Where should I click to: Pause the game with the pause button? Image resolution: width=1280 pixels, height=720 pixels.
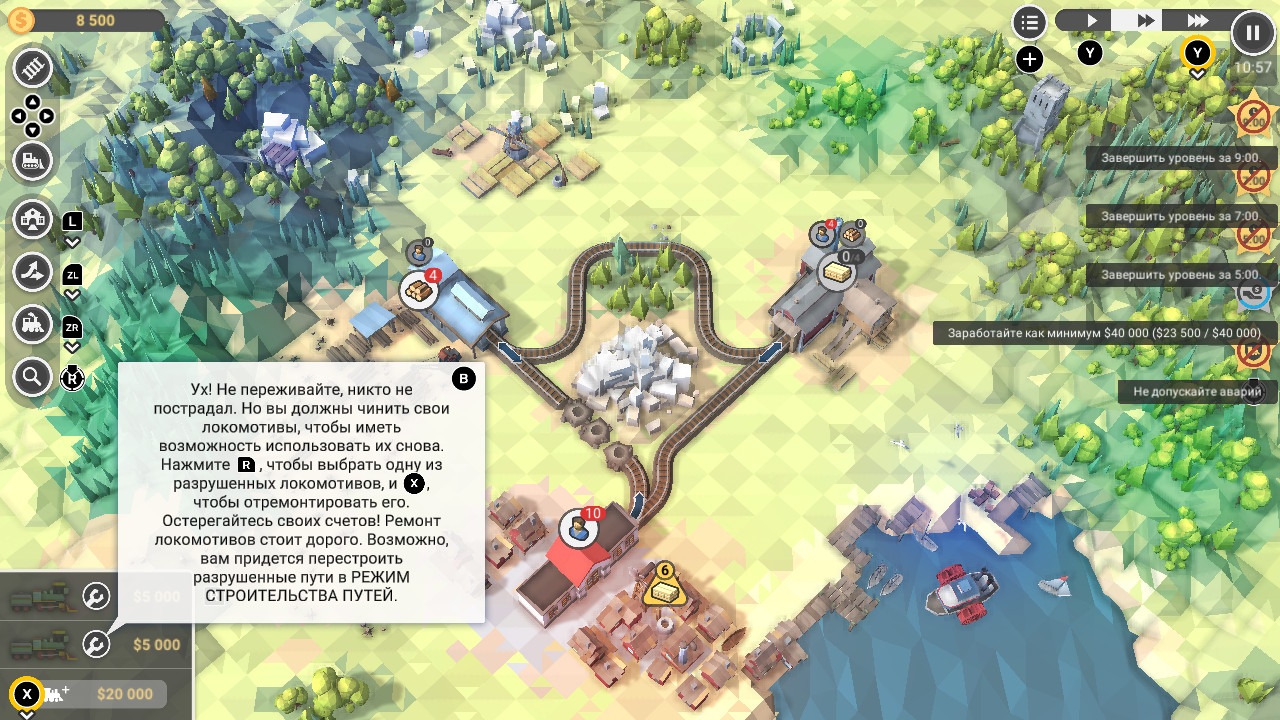1253,33
